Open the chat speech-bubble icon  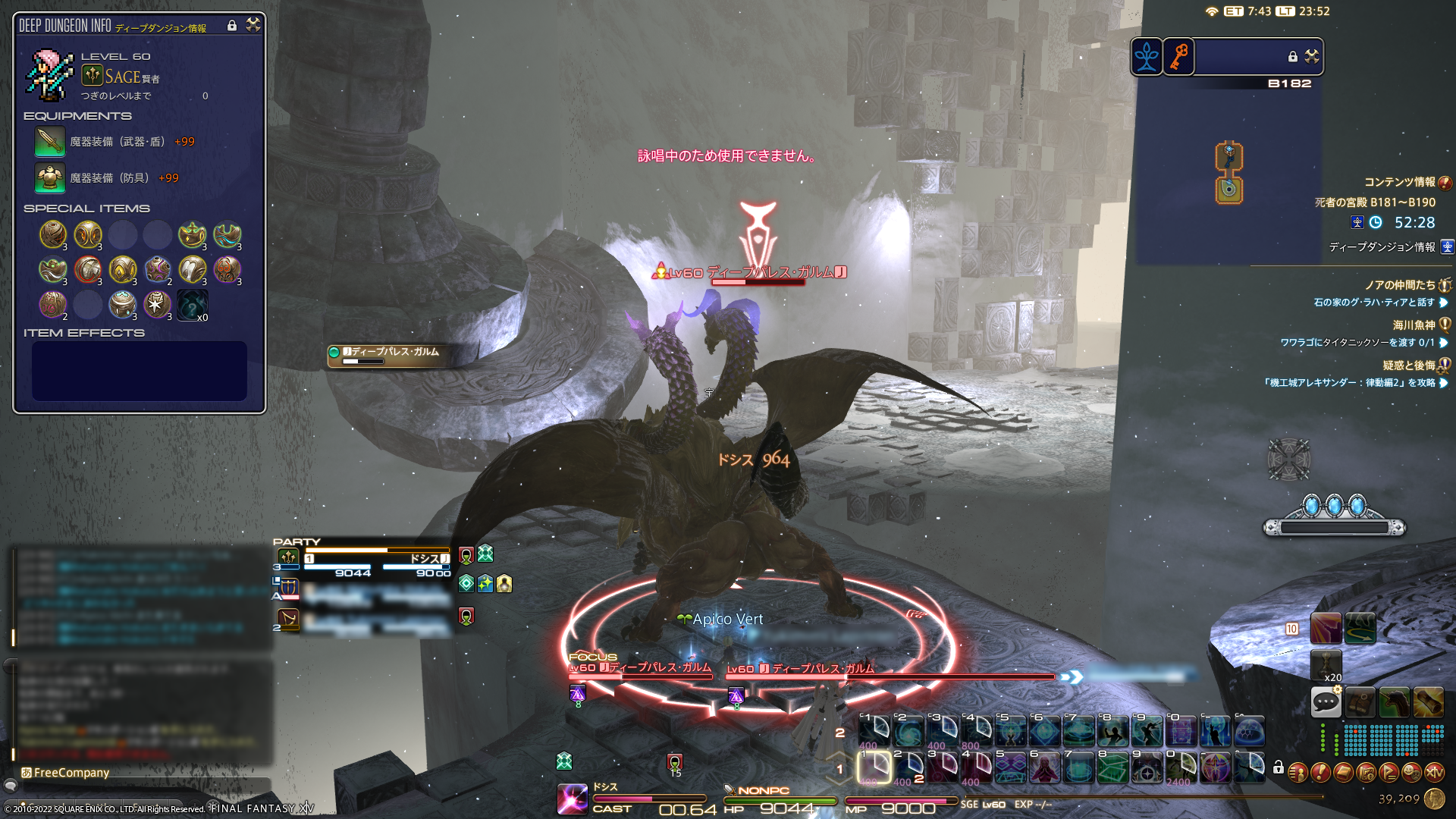coord(1326,702)
